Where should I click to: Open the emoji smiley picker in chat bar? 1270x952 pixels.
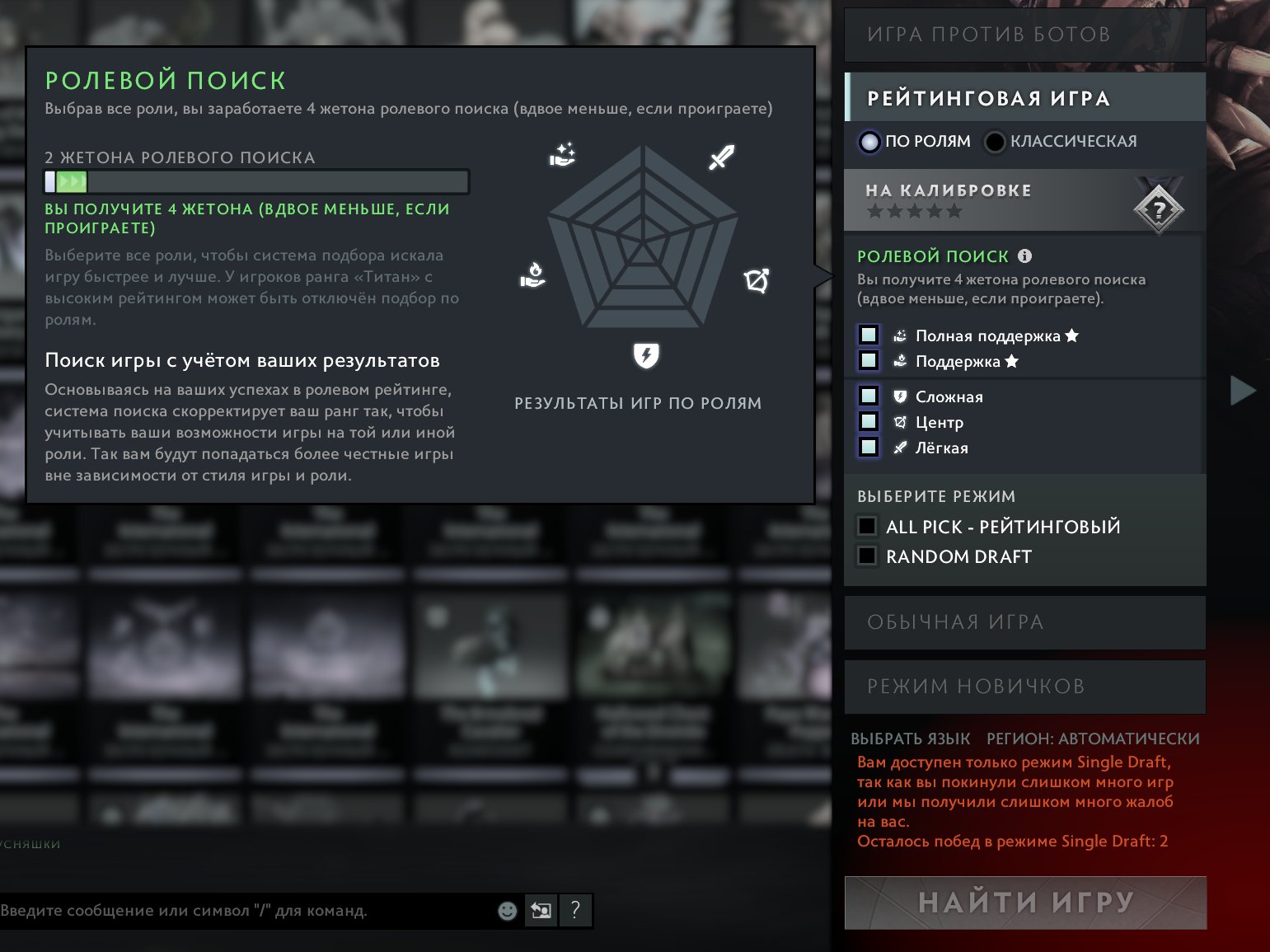click(x=507, y=910)
